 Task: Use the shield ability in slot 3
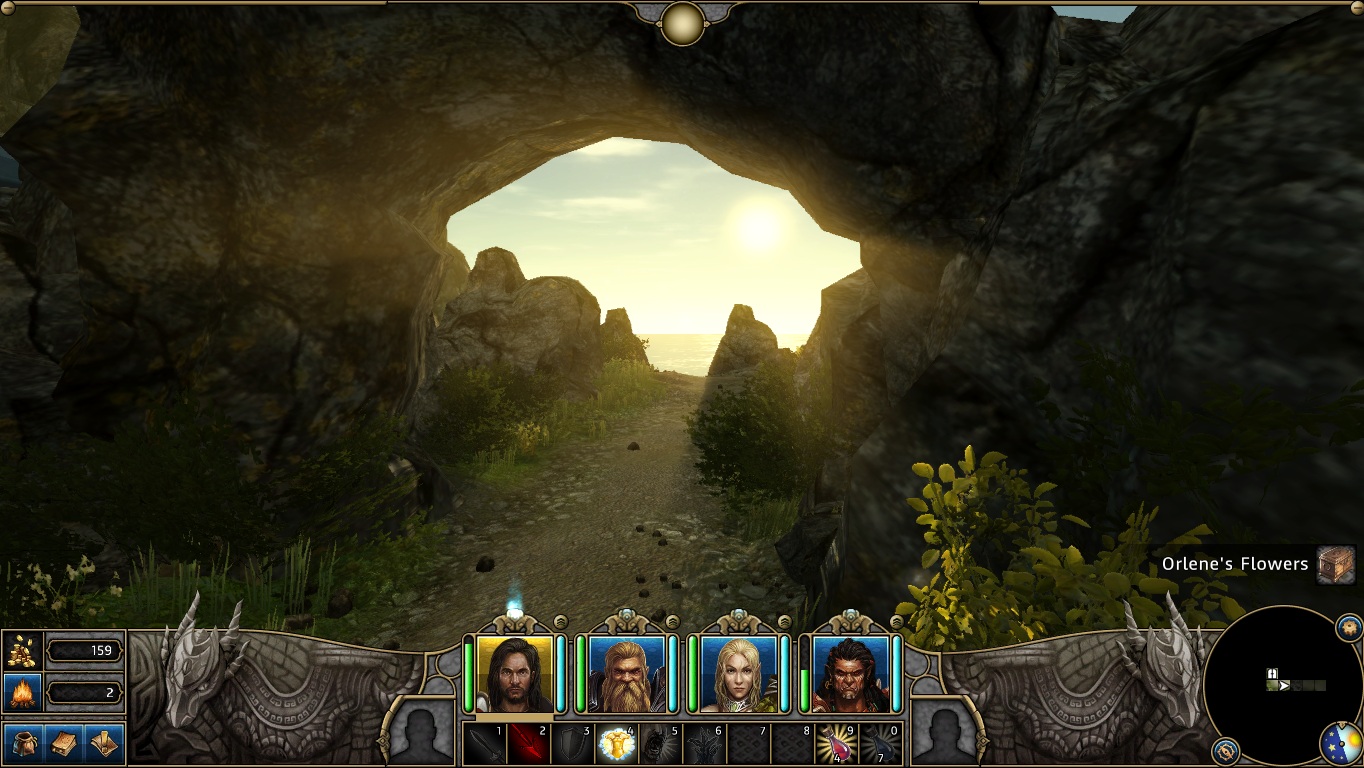pos(572,744)
